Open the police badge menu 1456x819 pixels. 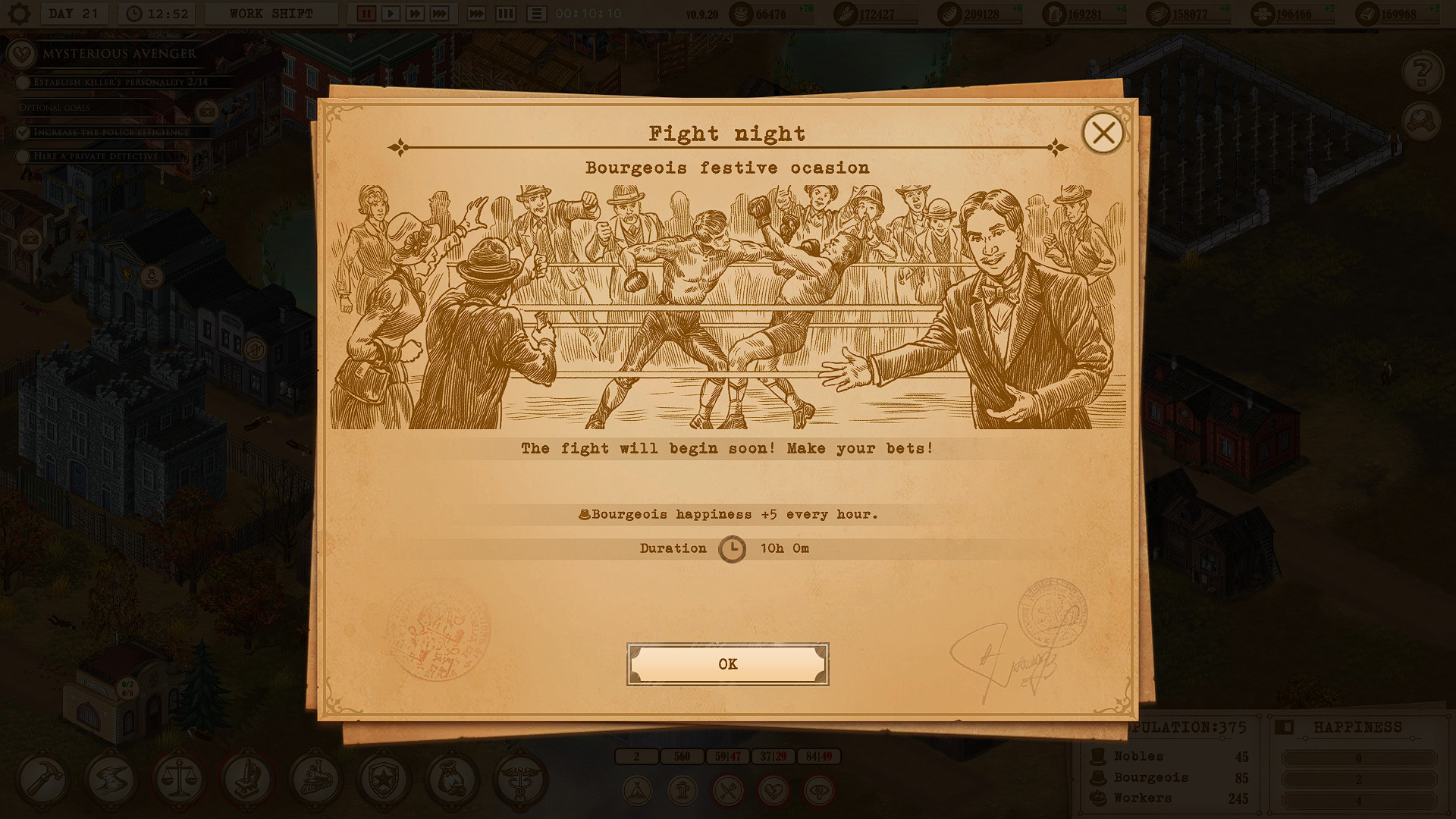tap(384, 780)
